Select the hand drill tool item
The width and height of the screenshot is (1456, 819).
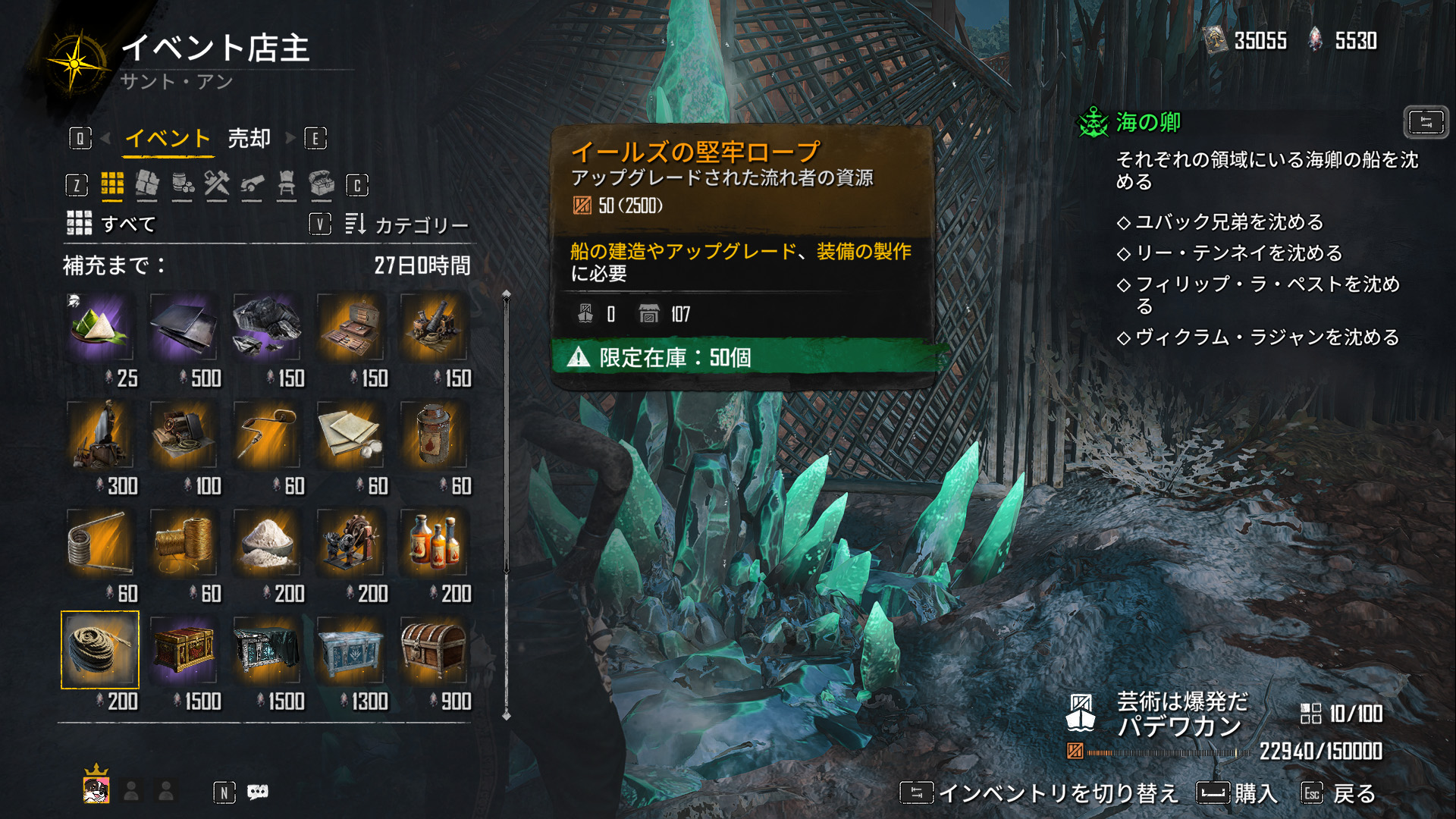pyautogui.click(x=267, y=435)
